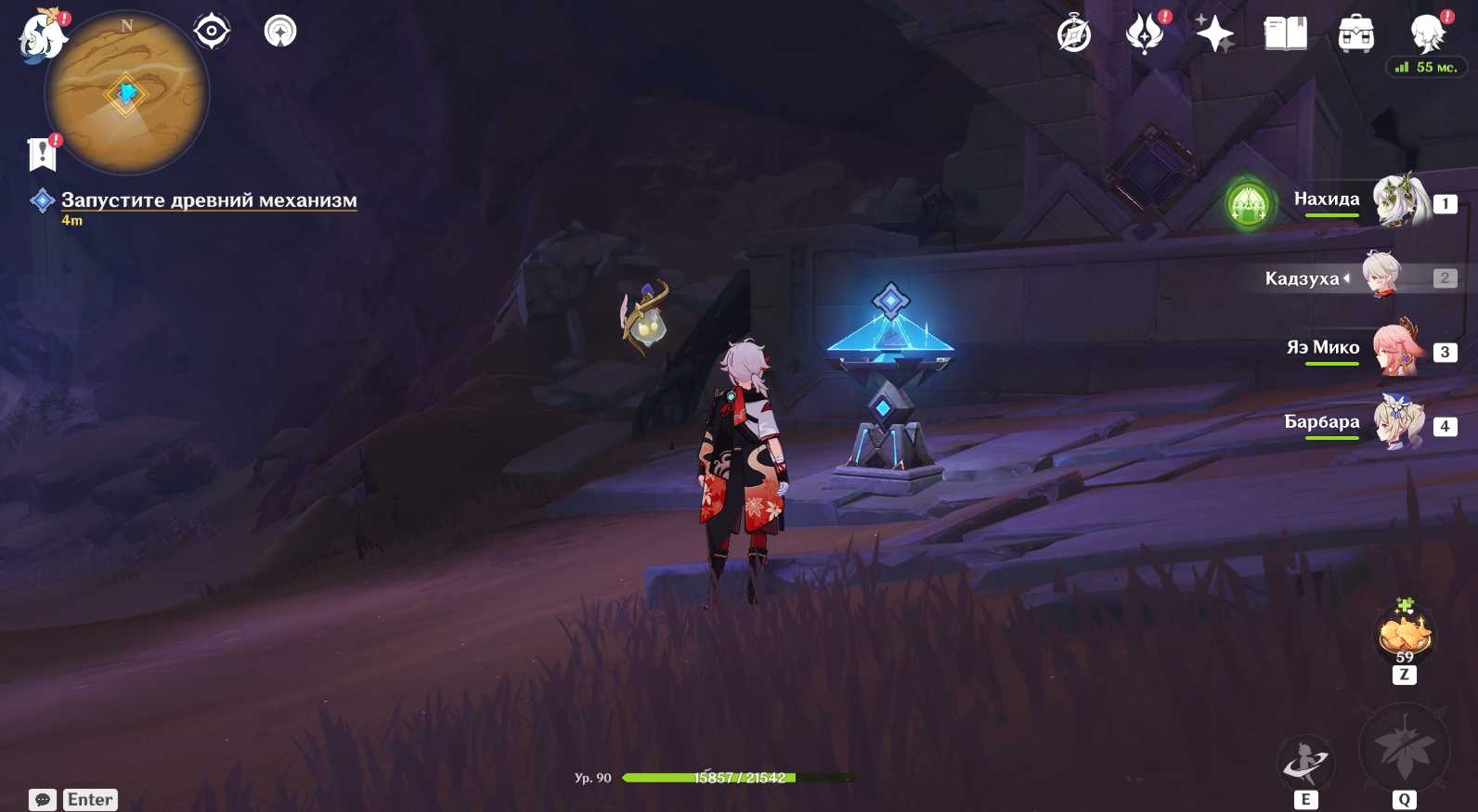Open the chat speech bubble
The width and height of the screenshot is (1478, 812).
click(x=43, y=800)
